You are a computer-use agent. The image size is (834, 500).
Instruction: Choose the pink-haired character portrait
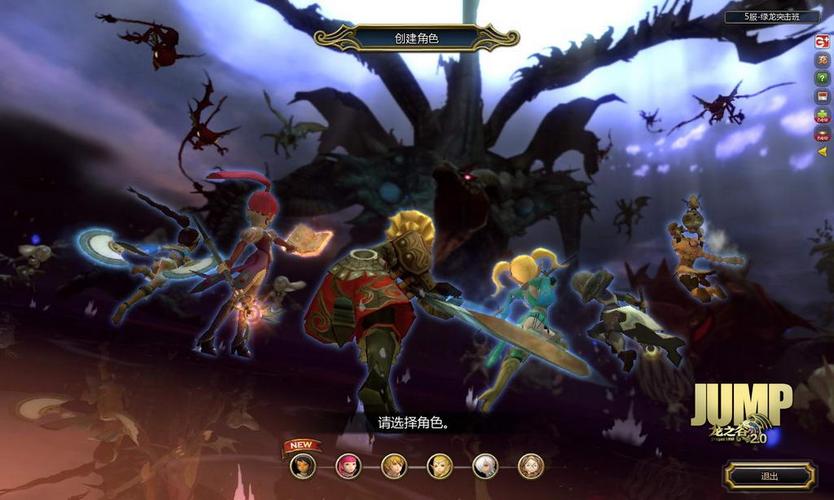[x=349, y=465]
